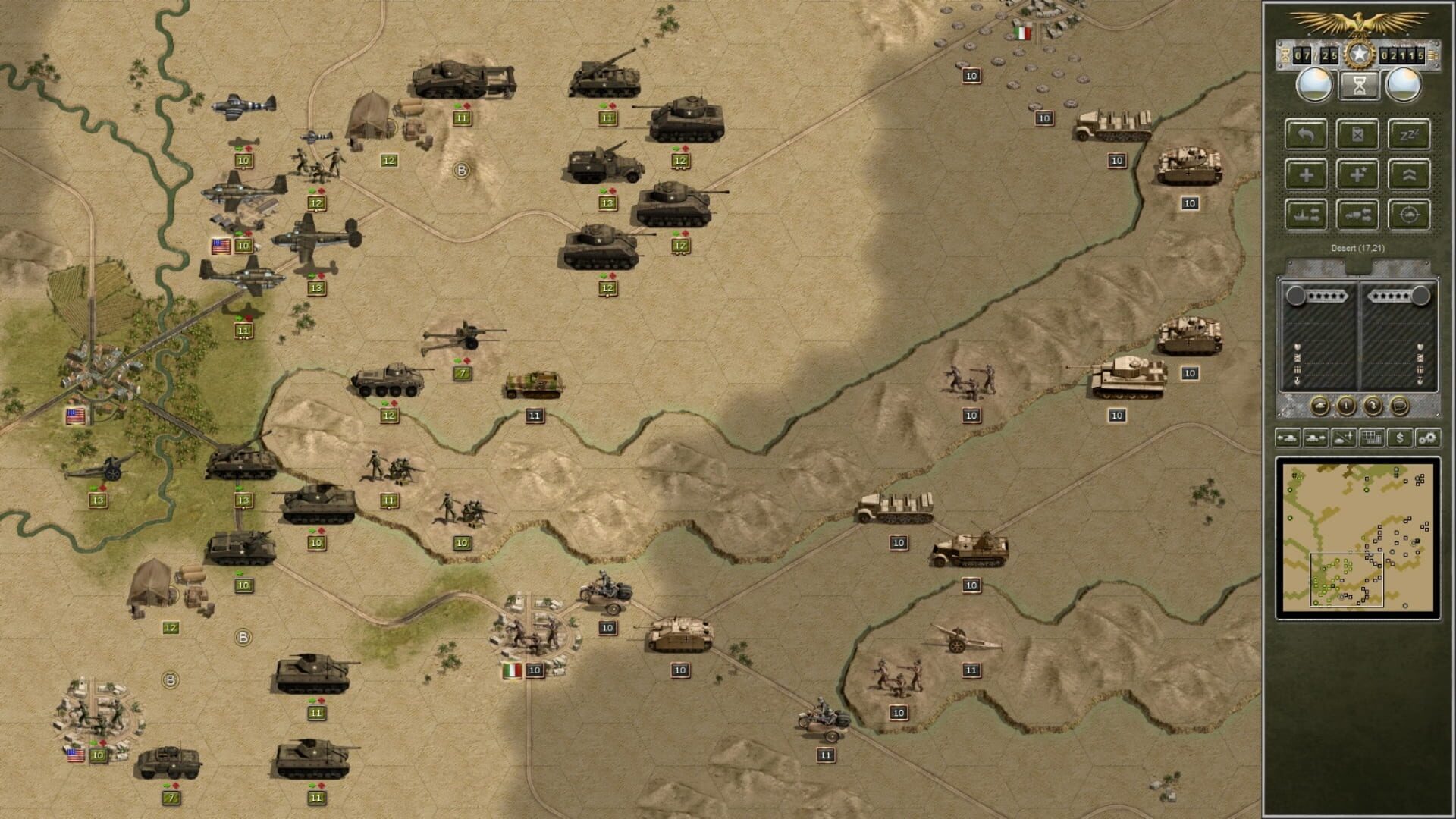Toggle land transport mount for the unit
This screenshot has height=819, width=1456.
(x=1358, y=215)
